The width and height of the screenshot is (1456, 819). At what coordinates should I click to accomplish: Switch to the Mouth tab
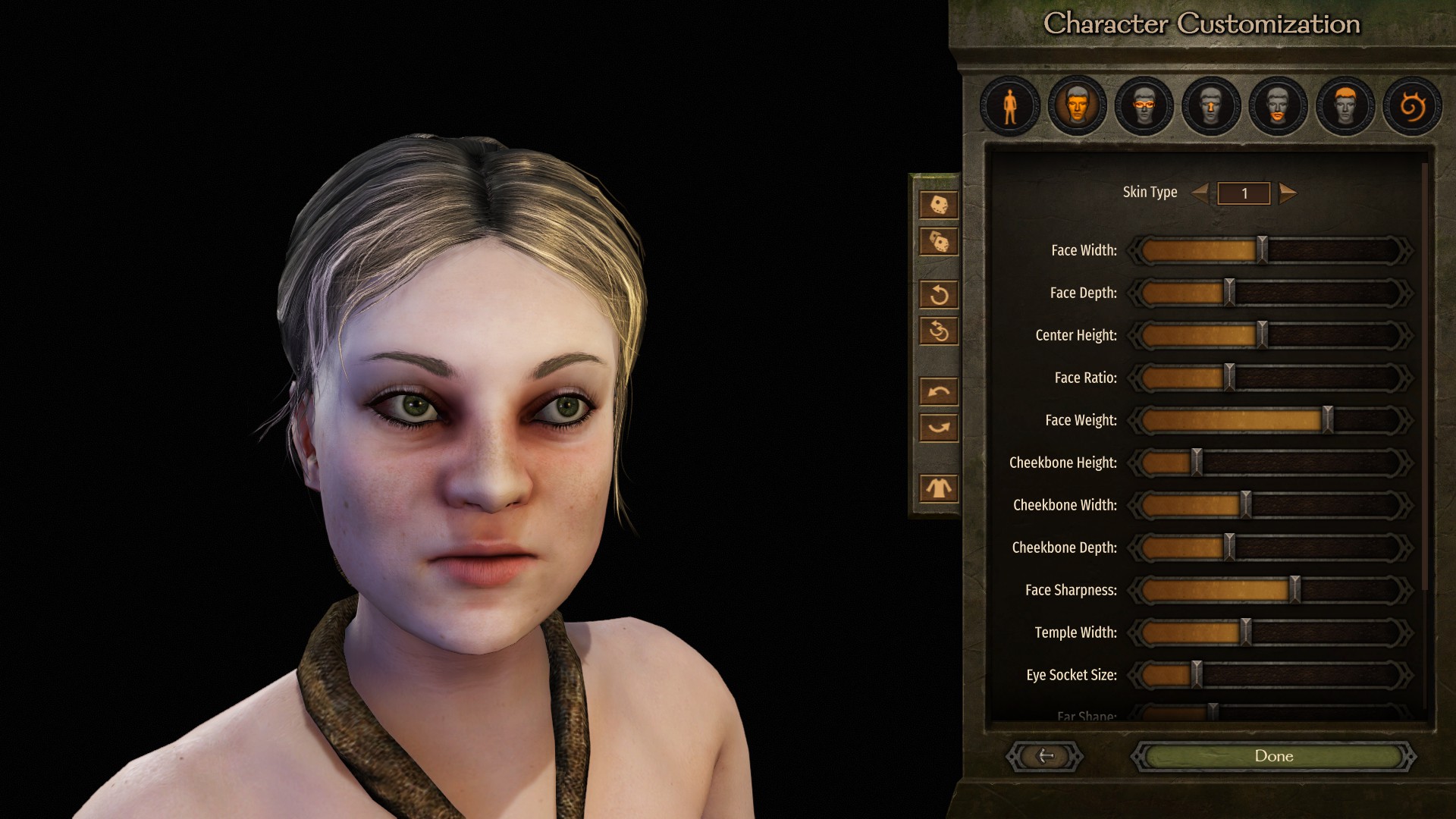pyautogui.click(x=1278, y=106)
